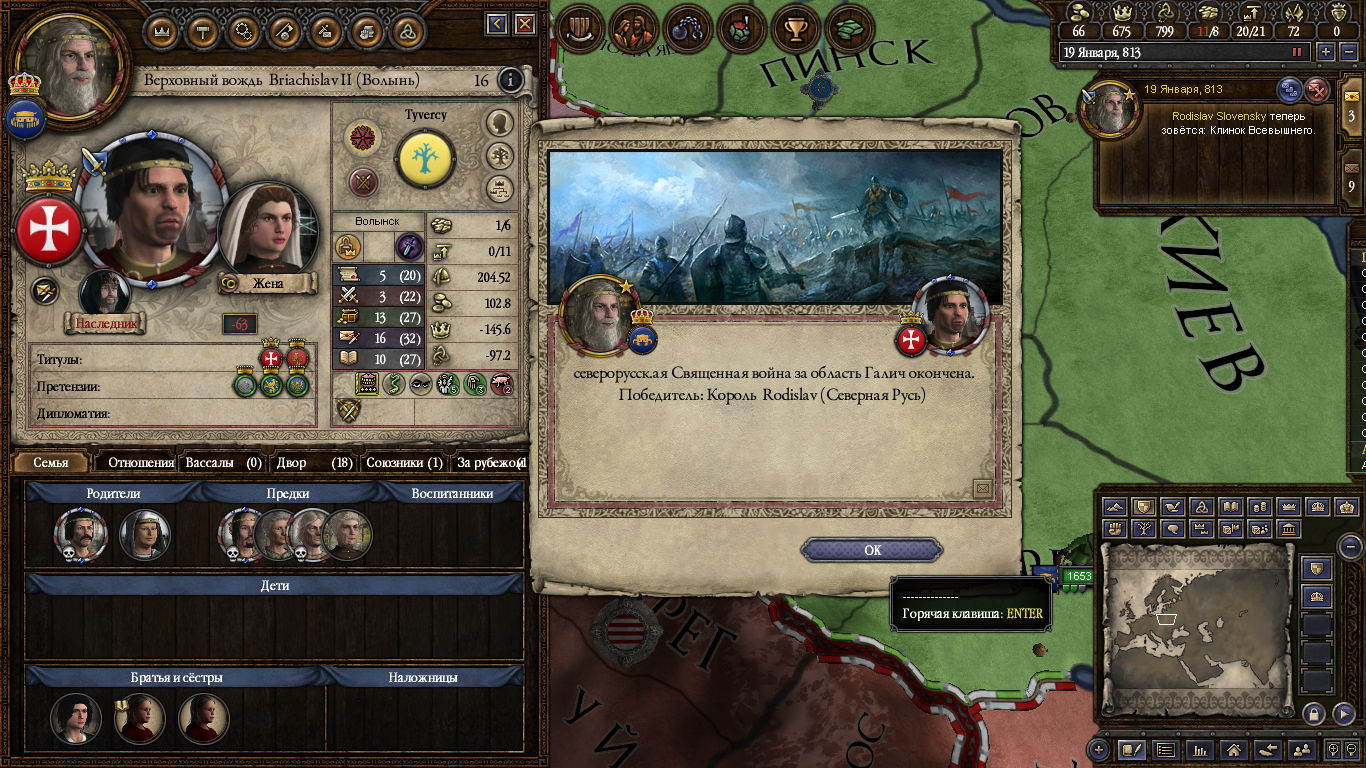The height and width of the screenshot is (768, 1366).
Task: Toggle the red pause button by the date
Action: tap(1298, 52)
